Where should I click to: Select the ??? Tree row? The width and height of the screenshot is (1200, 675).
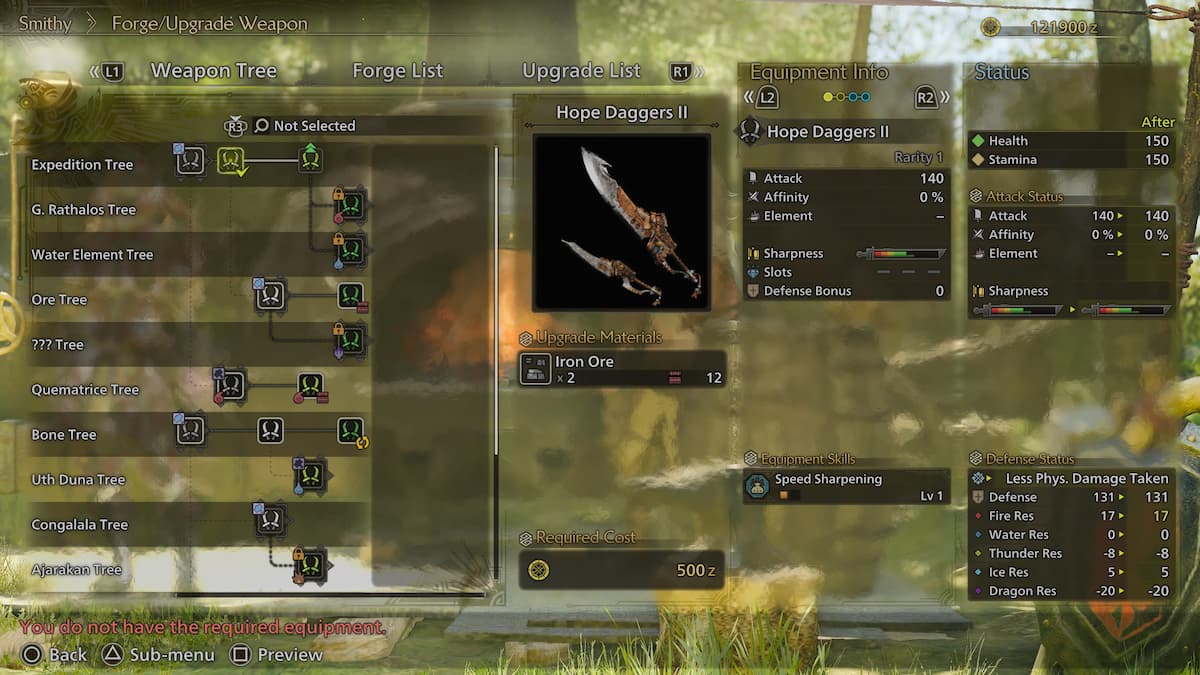(57, 345)
